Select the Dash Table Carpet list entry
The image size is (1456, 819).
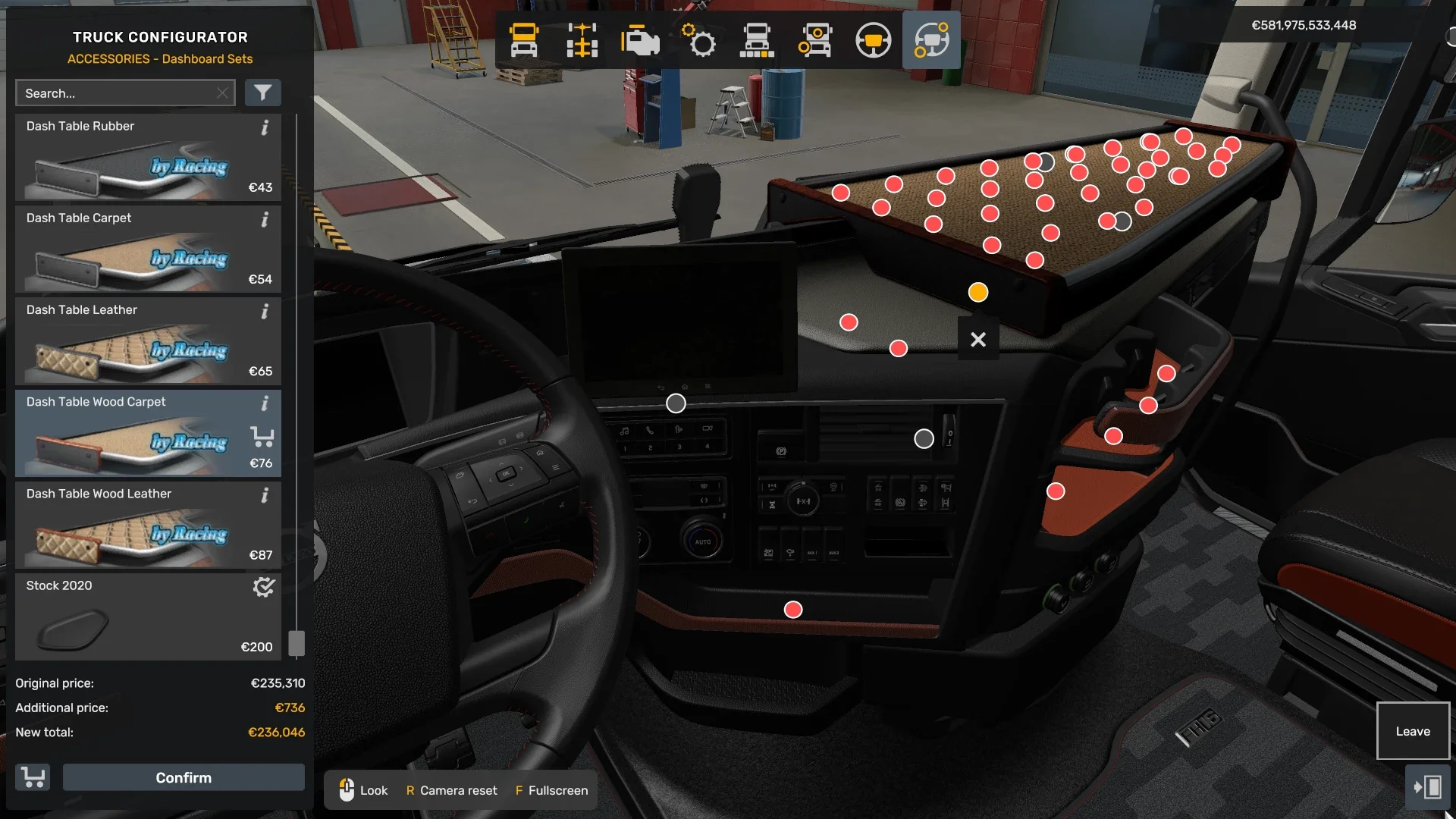148,250
